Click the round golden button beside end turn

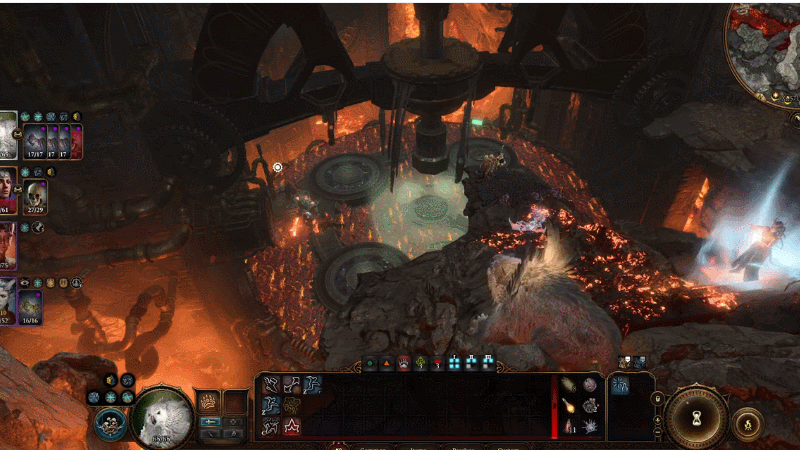tap(745, 422)
